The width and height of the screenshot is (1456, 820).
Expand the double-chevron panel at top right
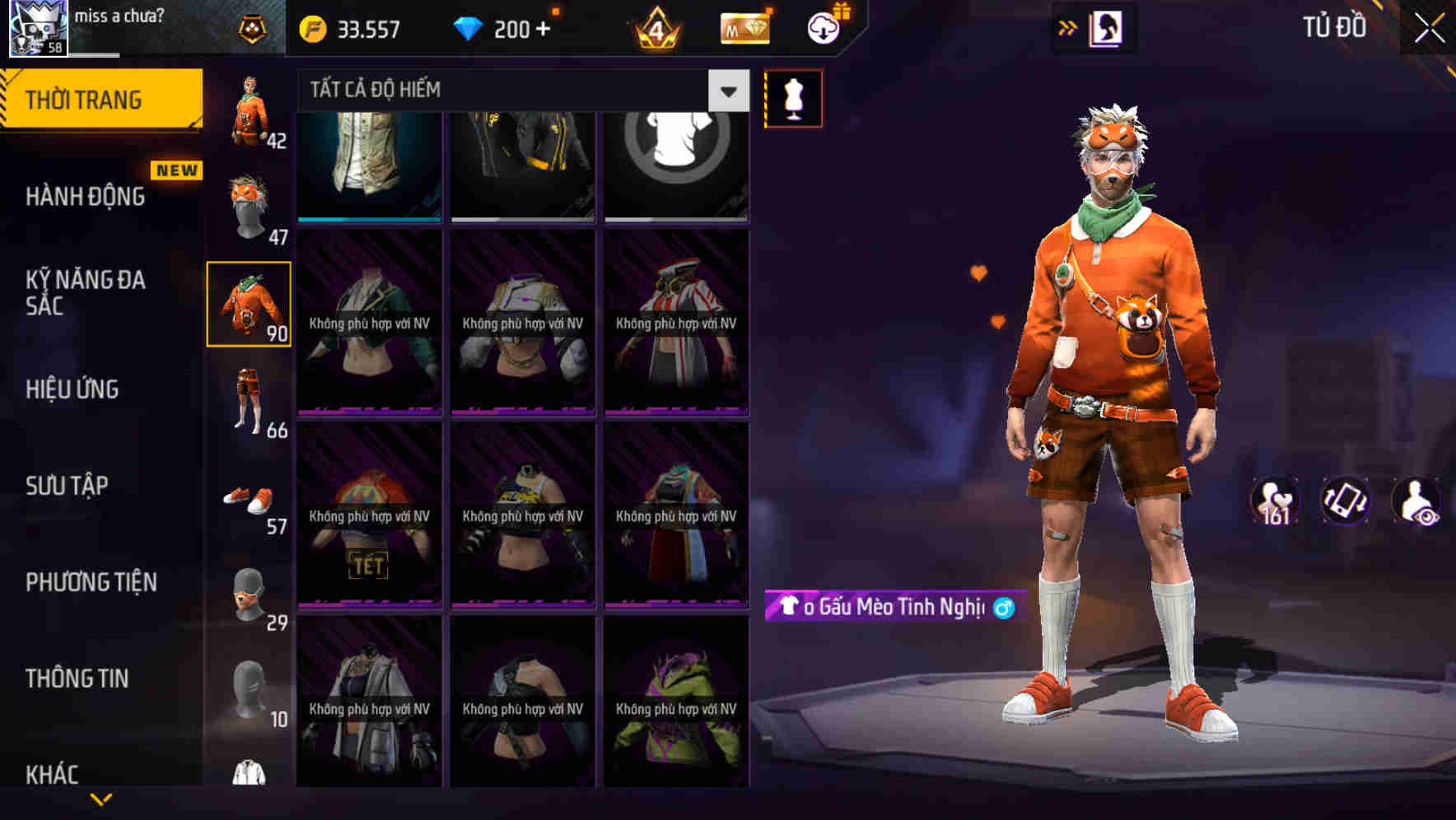pos(1067,27)
